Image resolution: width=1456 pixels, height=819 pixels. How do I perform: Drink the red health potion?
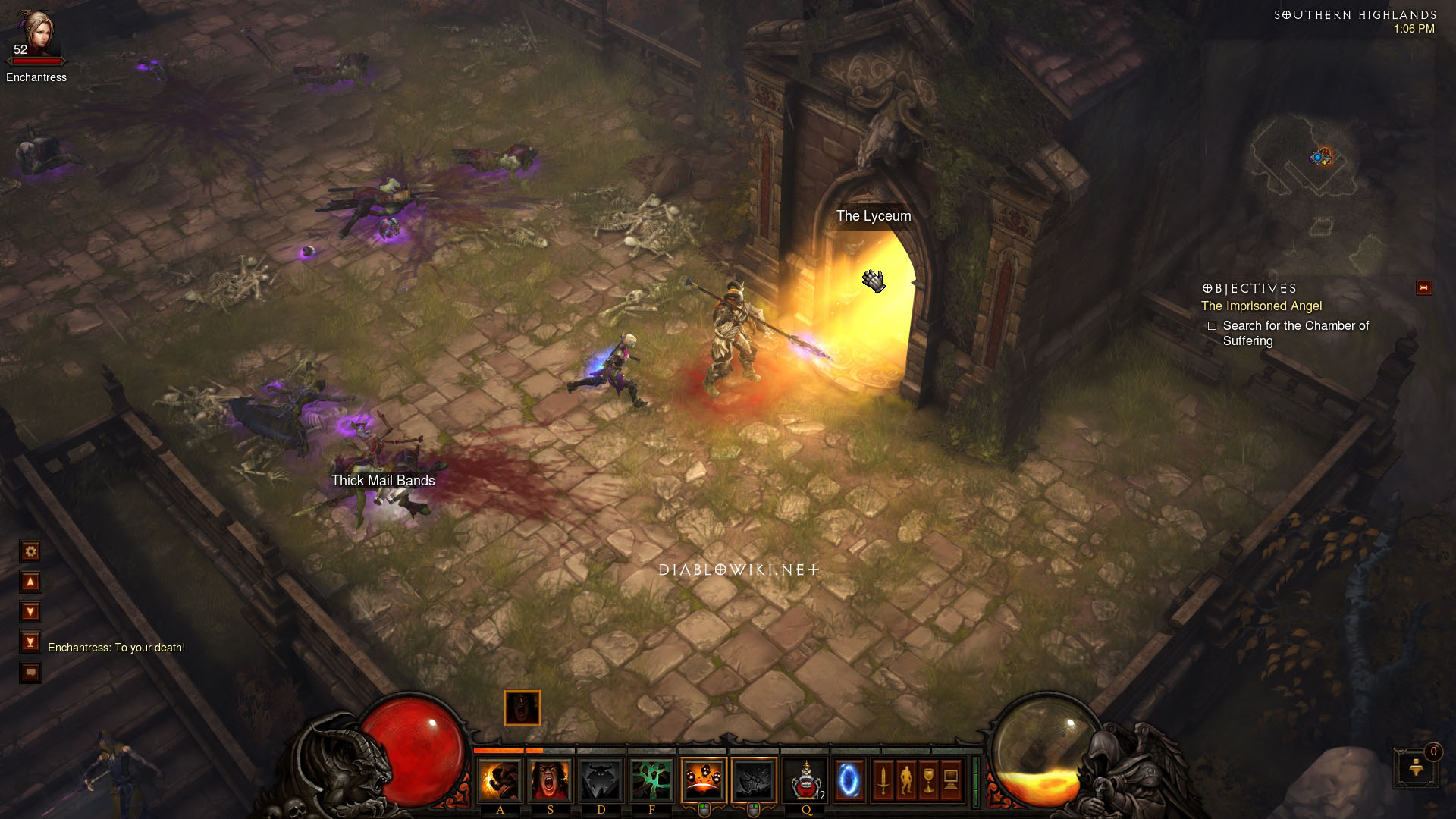(x=805, y=780)
